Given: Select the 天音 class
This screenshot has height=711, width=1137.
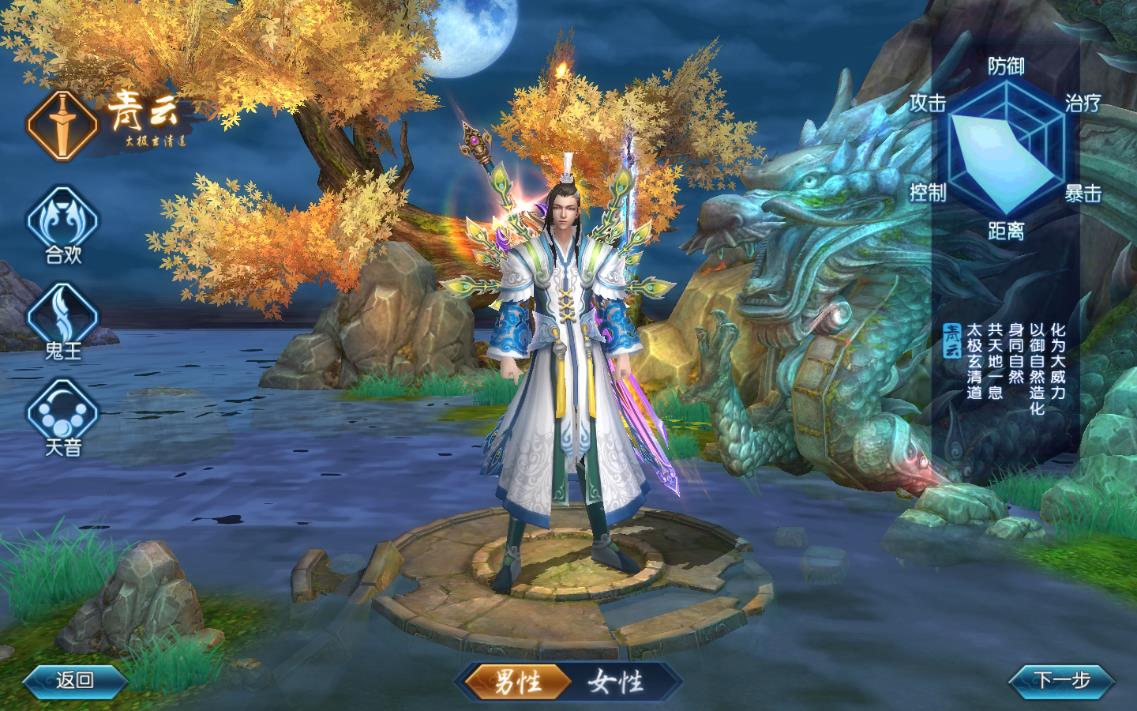Looking at the screenshot, I should tap(63, 410).
